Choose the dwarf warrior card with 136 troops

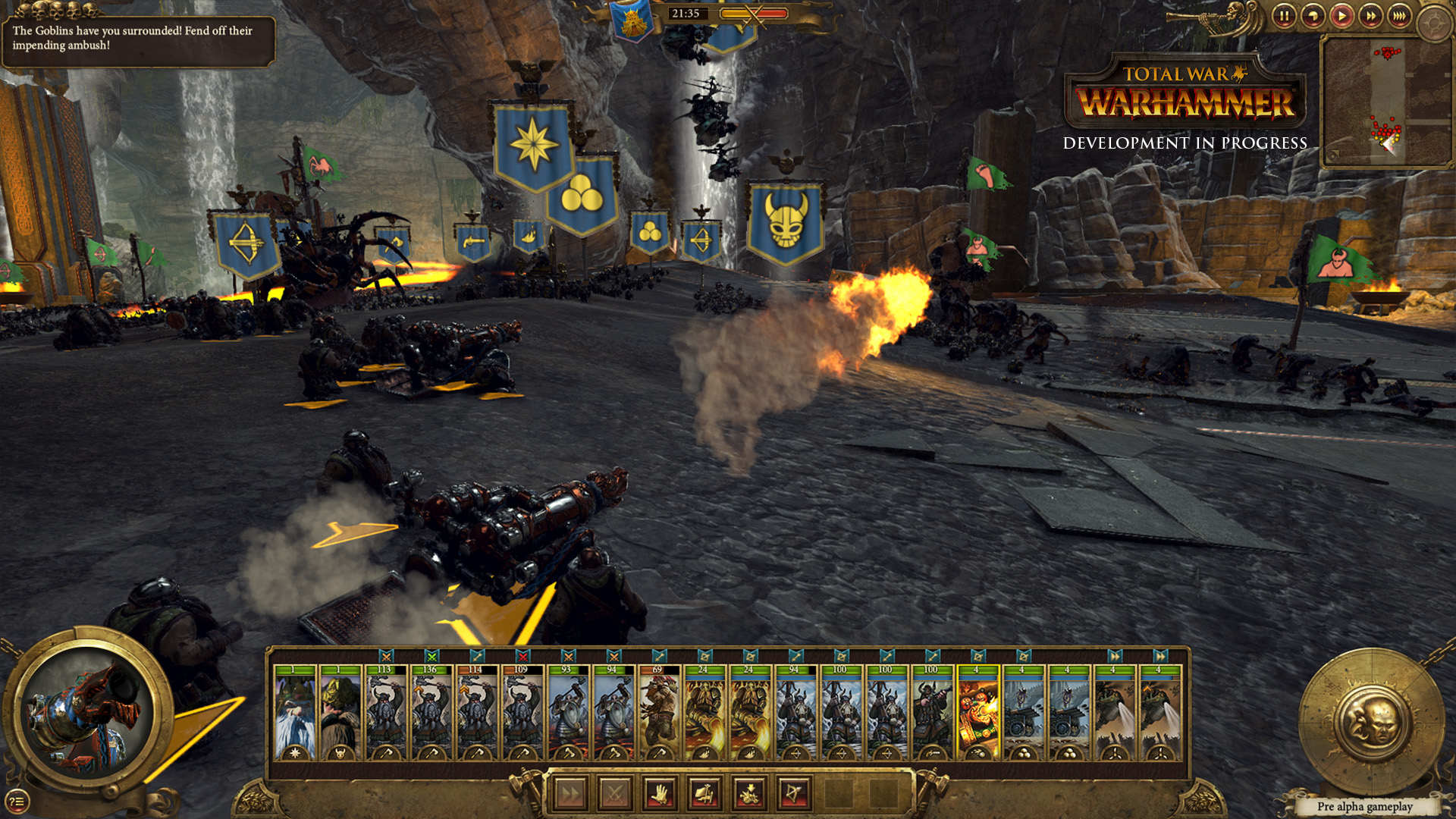[431, 713]
